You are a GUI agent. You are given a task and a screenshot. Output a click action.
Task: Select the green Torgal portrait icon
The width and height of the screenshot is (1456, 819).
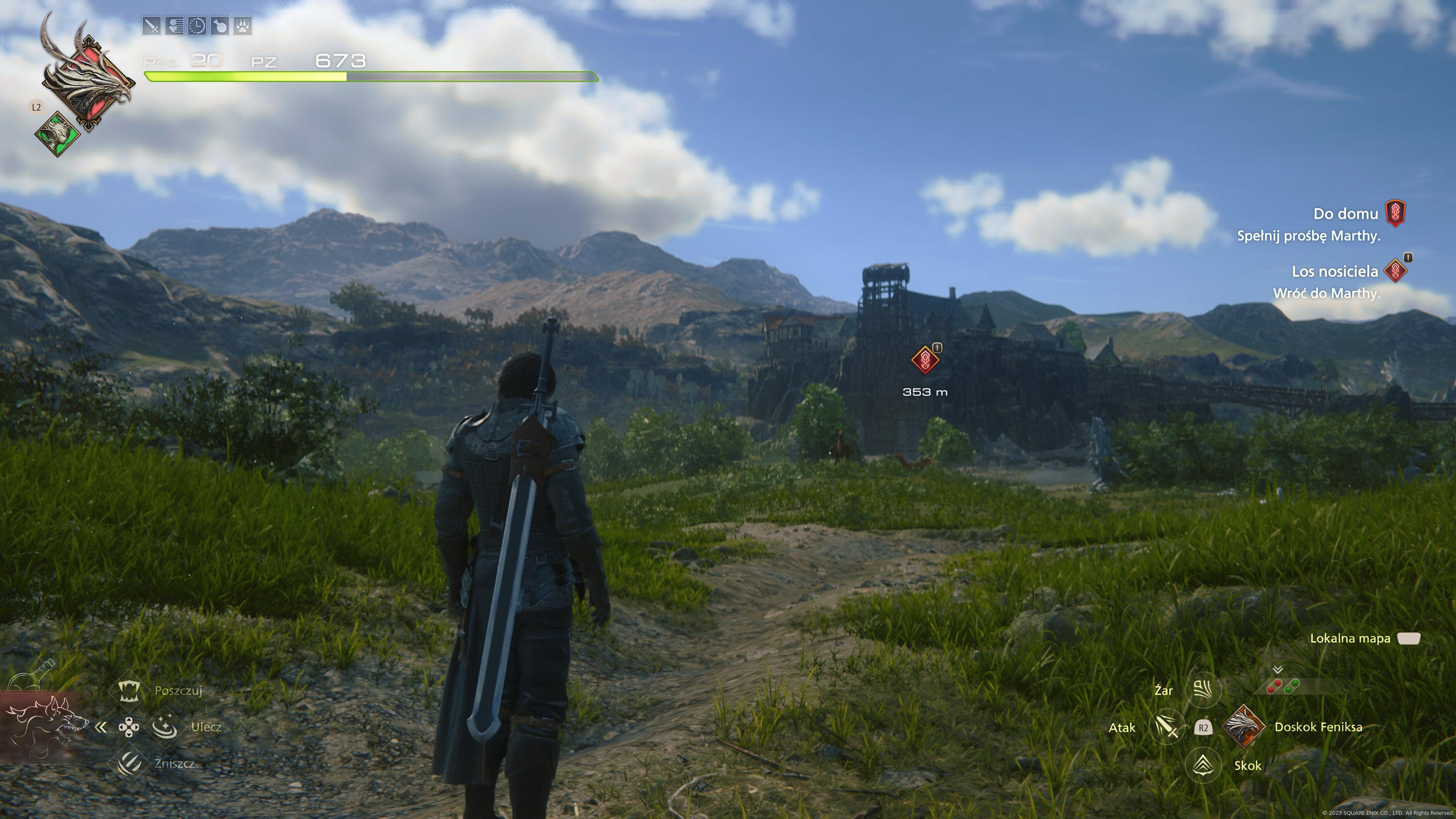pos(57,134)
